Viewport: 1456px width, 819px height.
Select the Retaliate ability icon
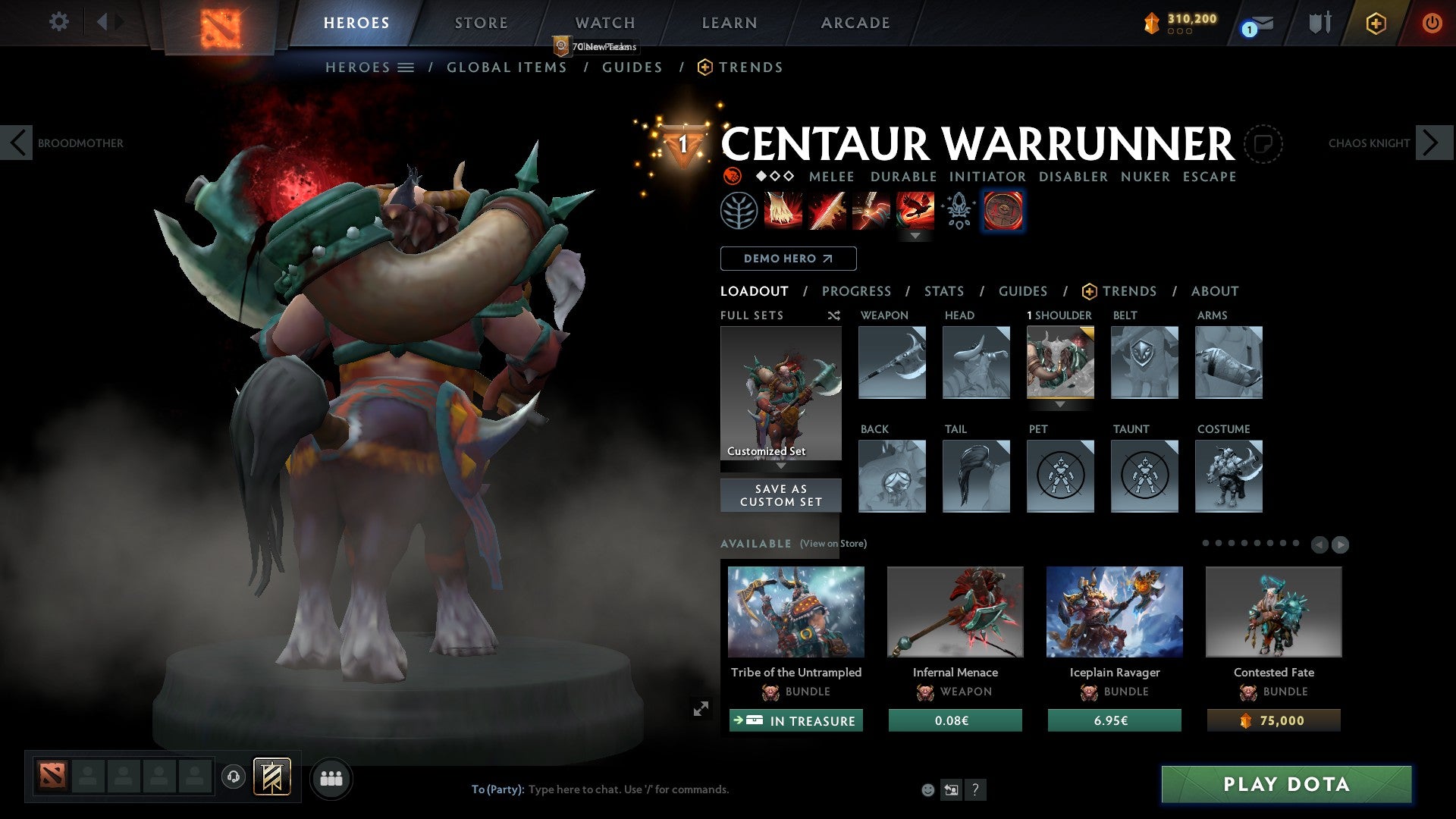871,211
